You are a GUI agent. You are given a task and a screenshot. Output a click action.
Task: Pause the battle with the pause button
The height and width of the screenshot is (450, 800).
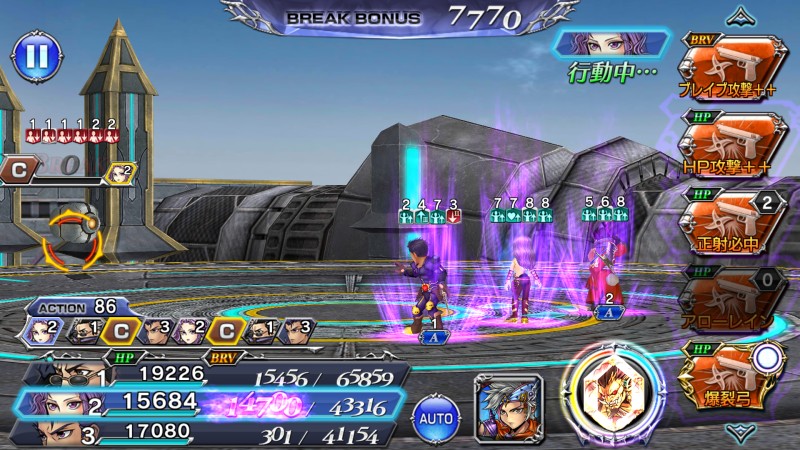point(35,56)
